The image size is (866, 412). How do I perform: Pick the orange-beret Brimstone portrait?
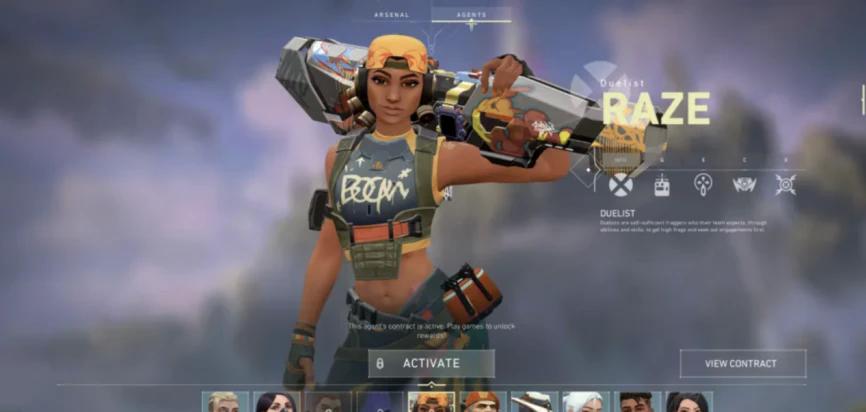482,402
